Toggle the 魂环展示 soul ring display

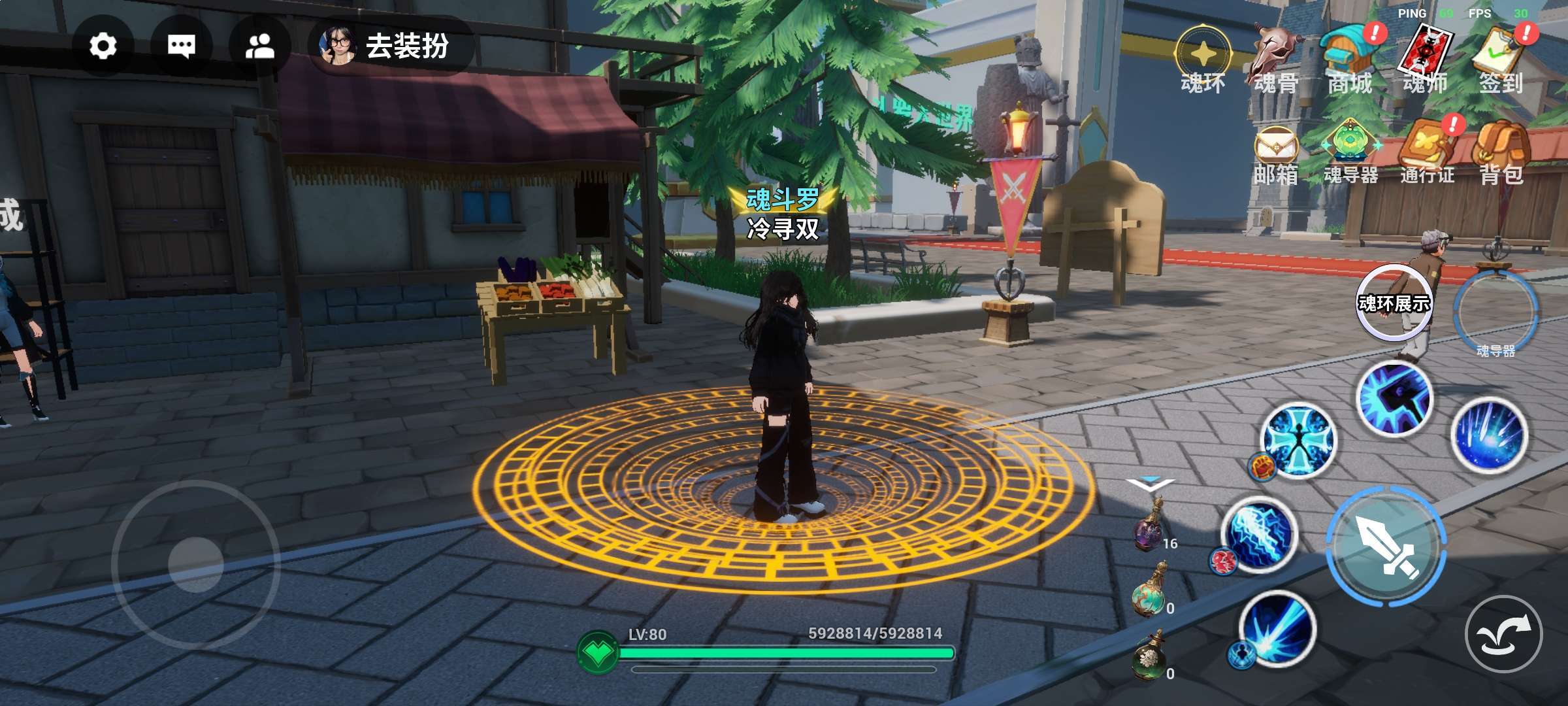1394,303
